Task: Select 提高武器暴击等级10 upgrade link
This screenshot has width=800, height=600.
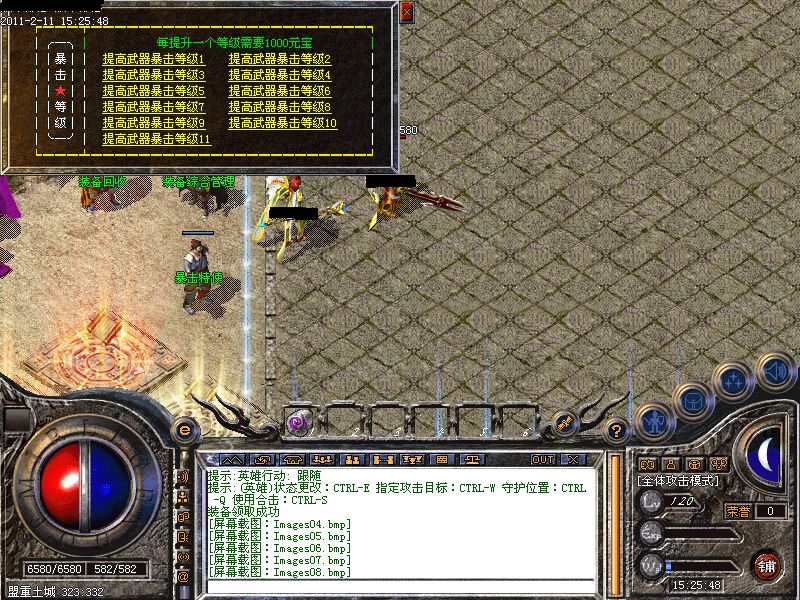Action: click(282, 123)
